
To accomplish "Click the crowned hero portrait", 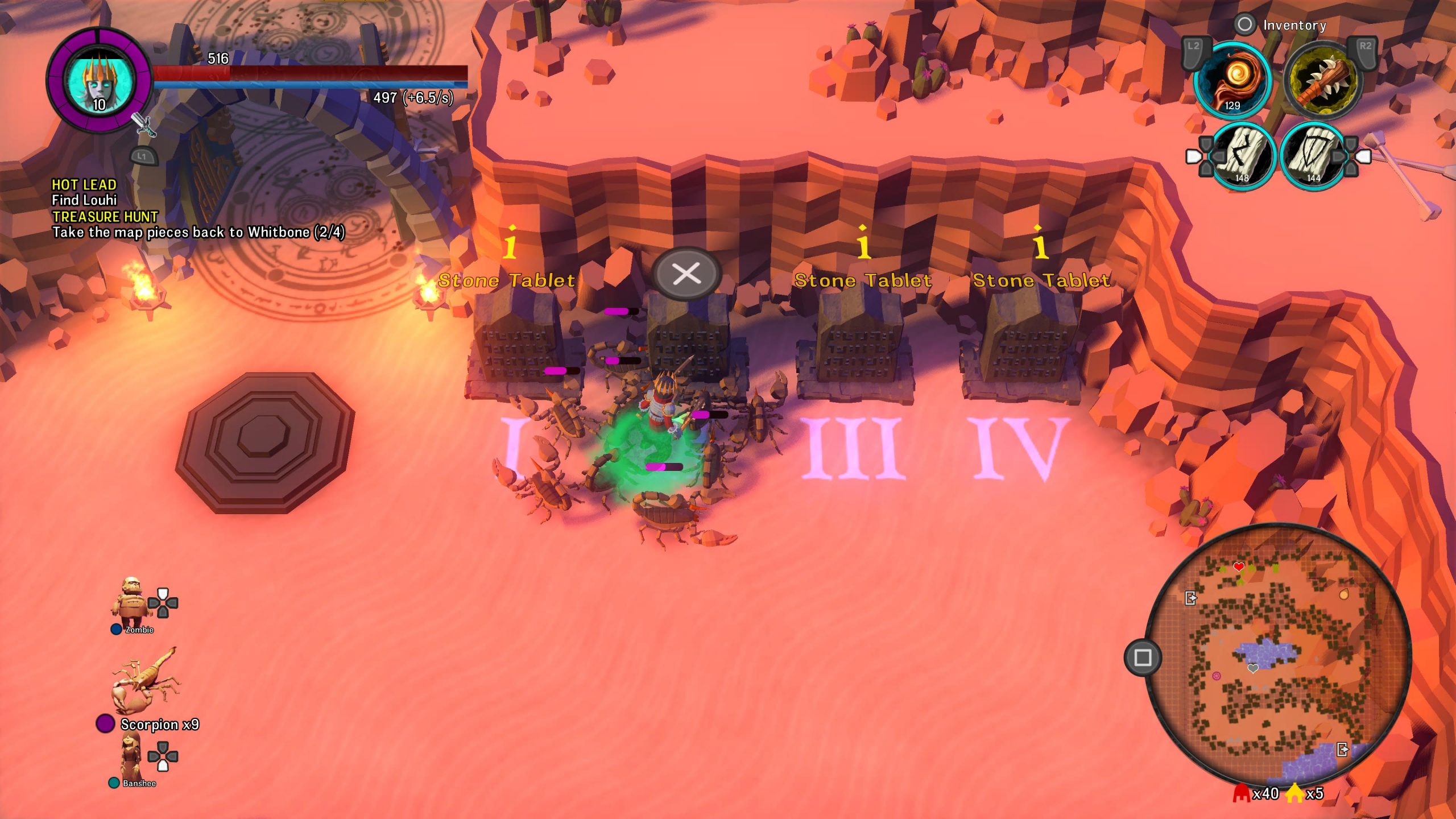I will pos(101,81).
